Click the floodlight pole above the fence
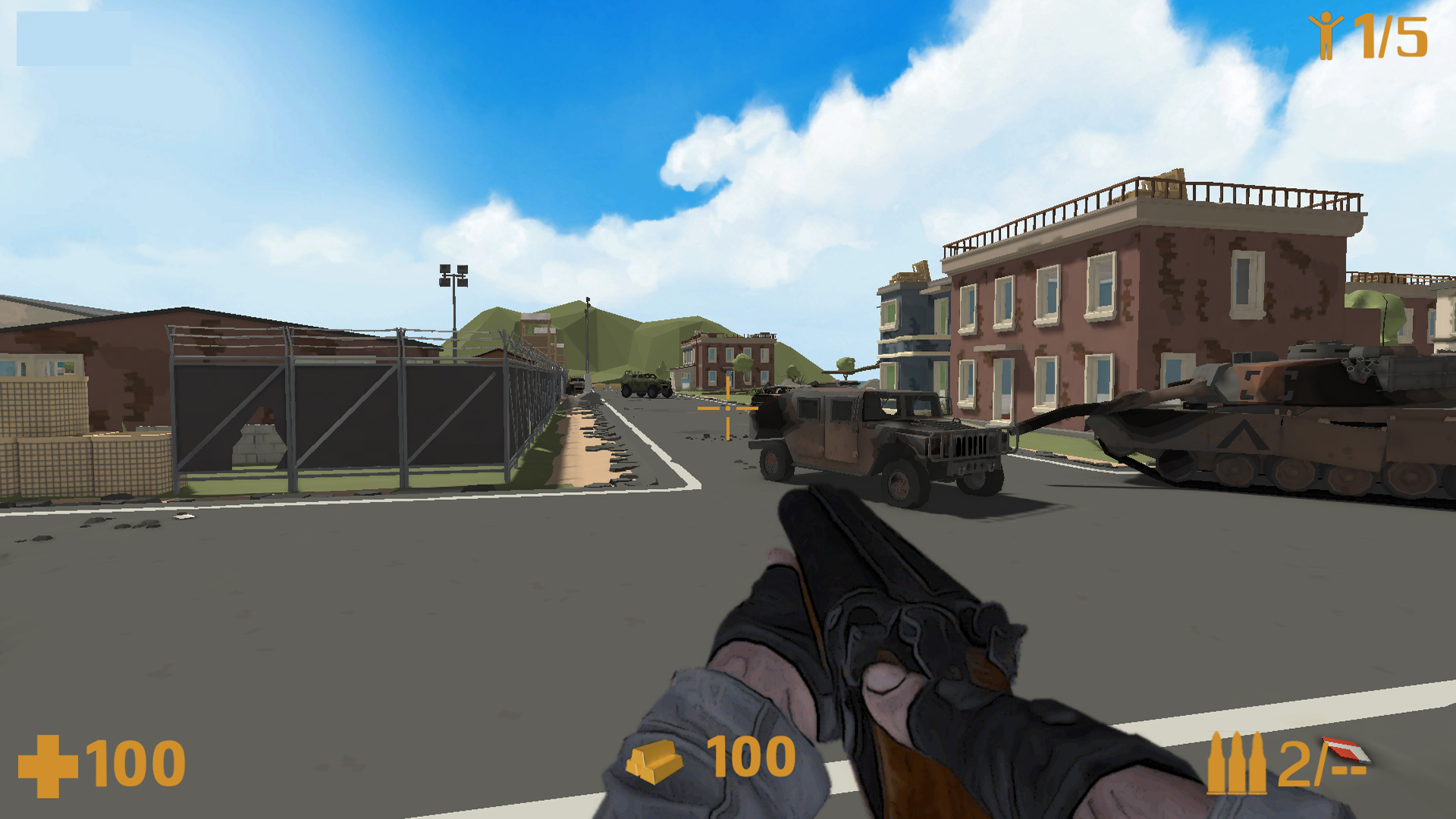This screenshot has width=1456, height=819. [452, 273]
